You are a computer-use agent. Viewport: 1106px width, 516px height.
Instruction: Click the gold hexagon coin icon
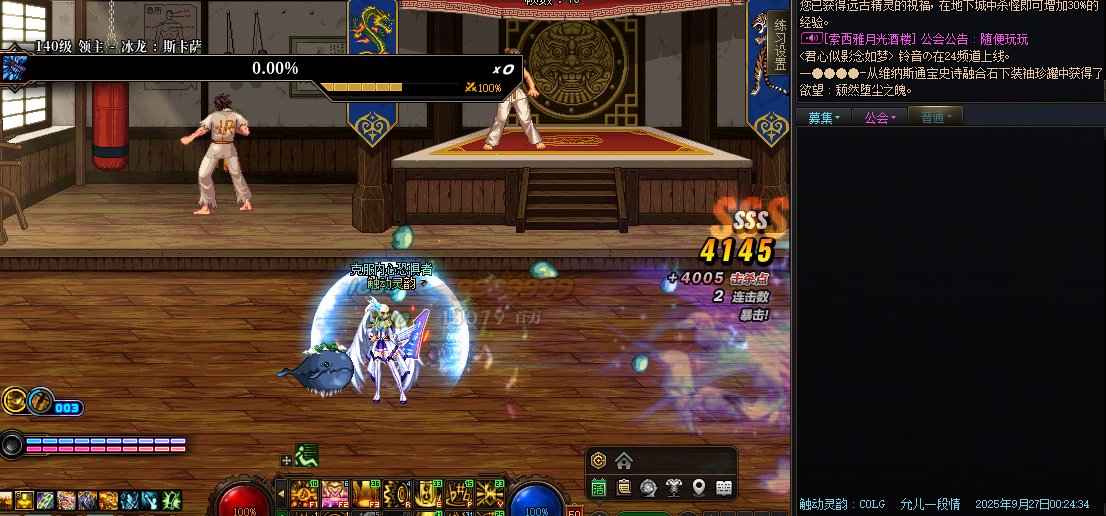tap(599, 461)
